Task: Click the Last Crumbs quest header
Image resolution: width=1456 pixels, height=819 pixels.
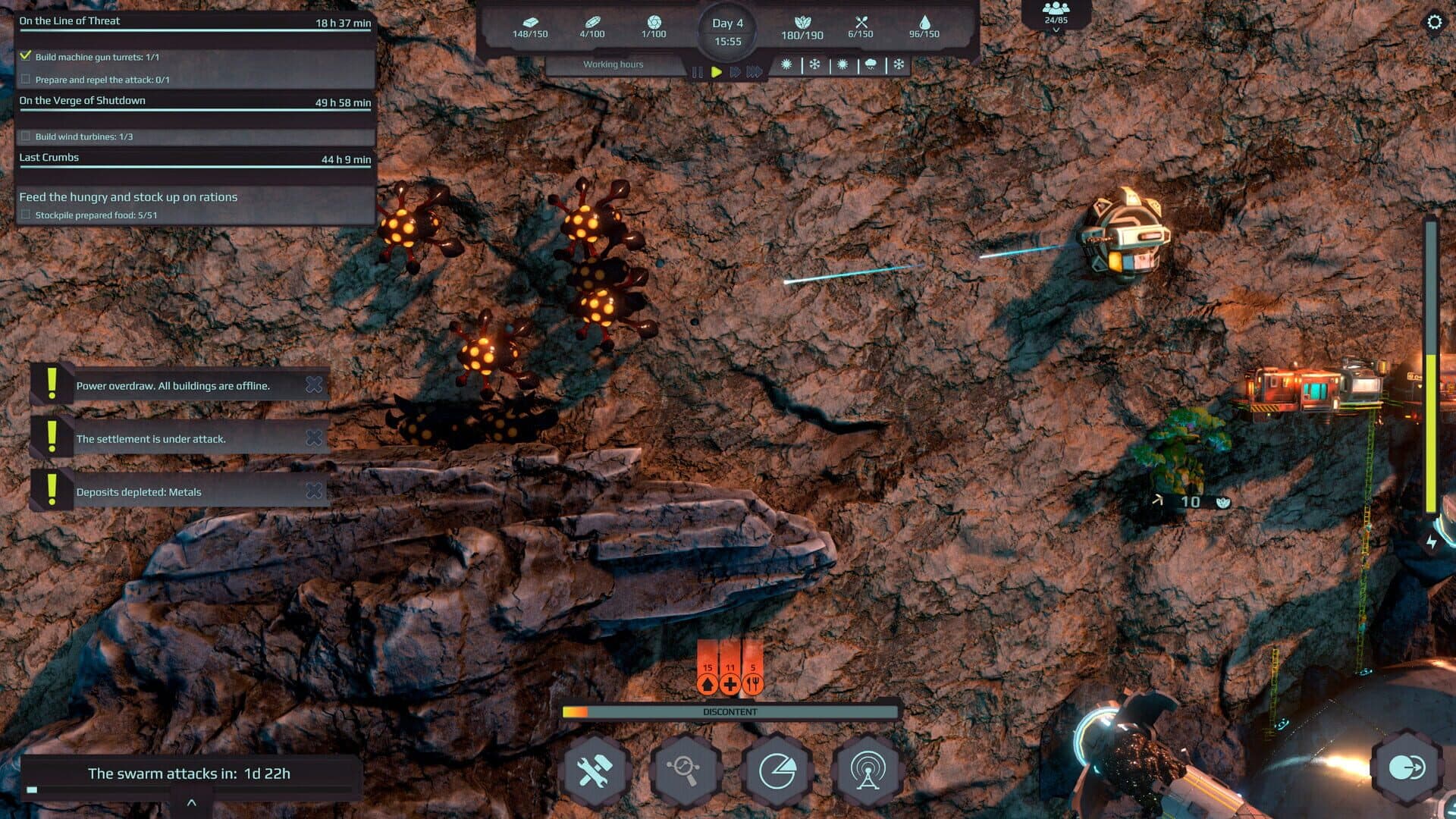Action: (49, 157)
